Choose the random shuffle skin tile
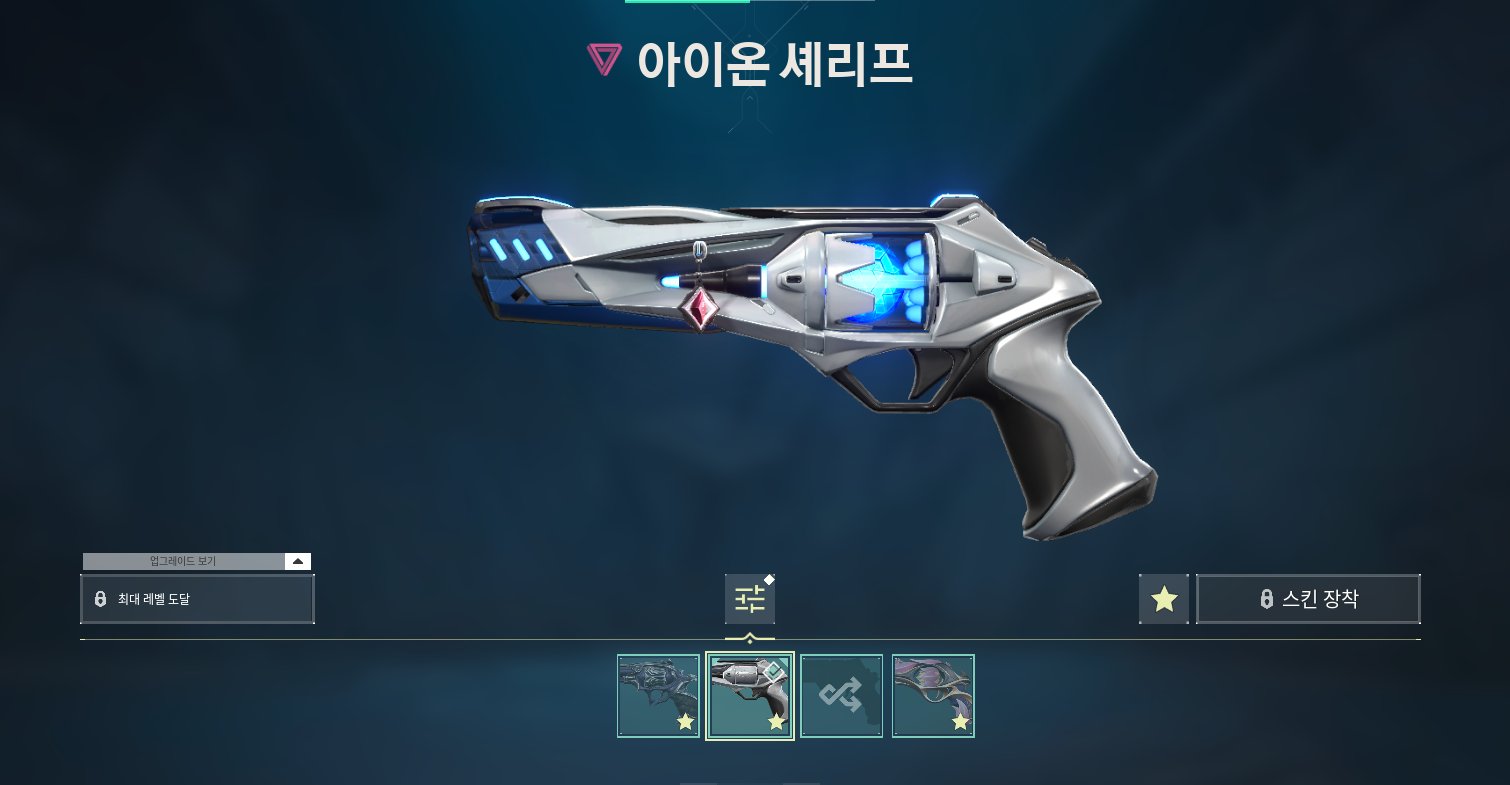The width and height of the screenshot is (1510, 785). tap(841, 696)
